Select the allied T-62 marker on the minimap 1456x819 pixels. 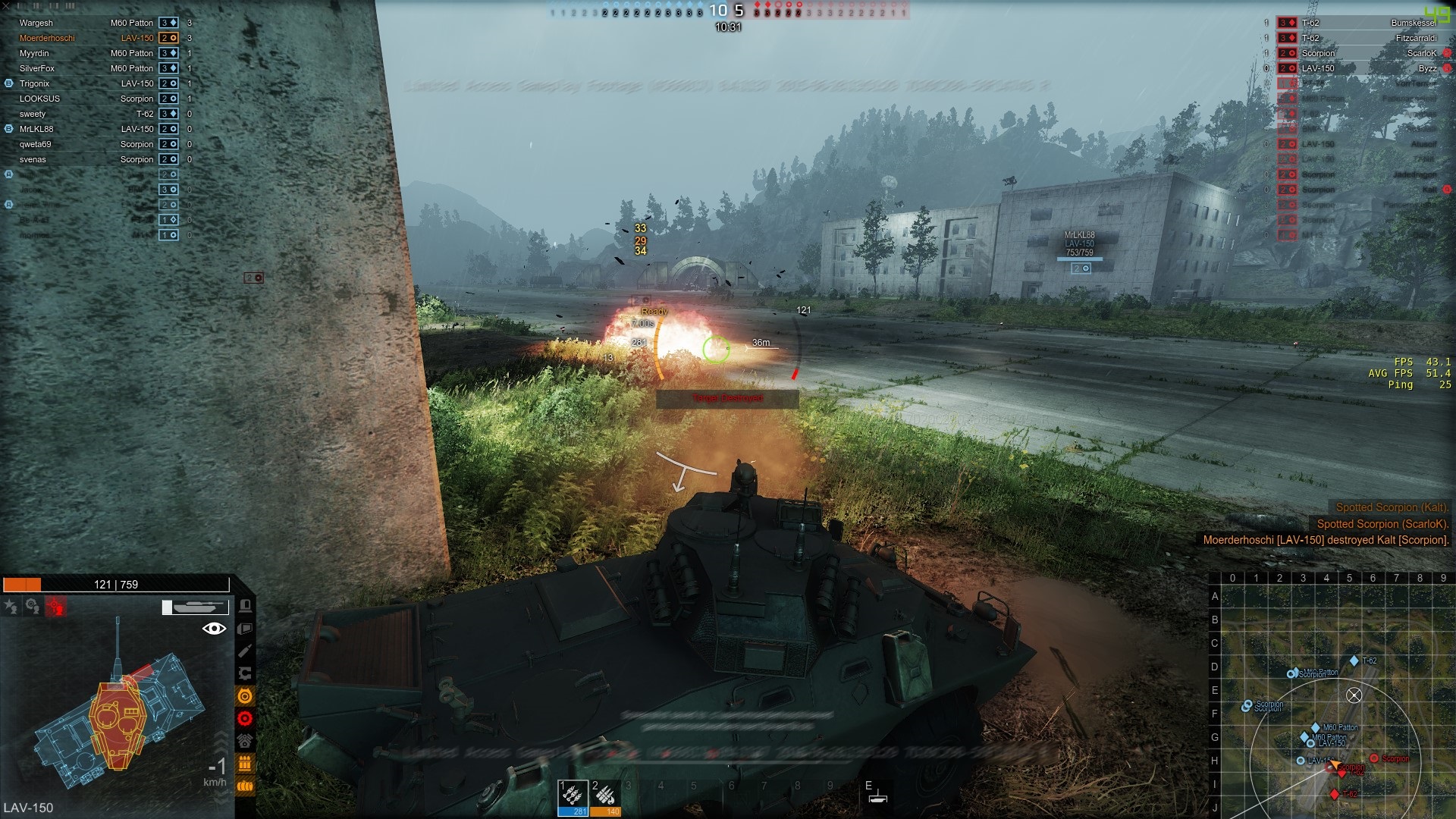pos(1354,661)
